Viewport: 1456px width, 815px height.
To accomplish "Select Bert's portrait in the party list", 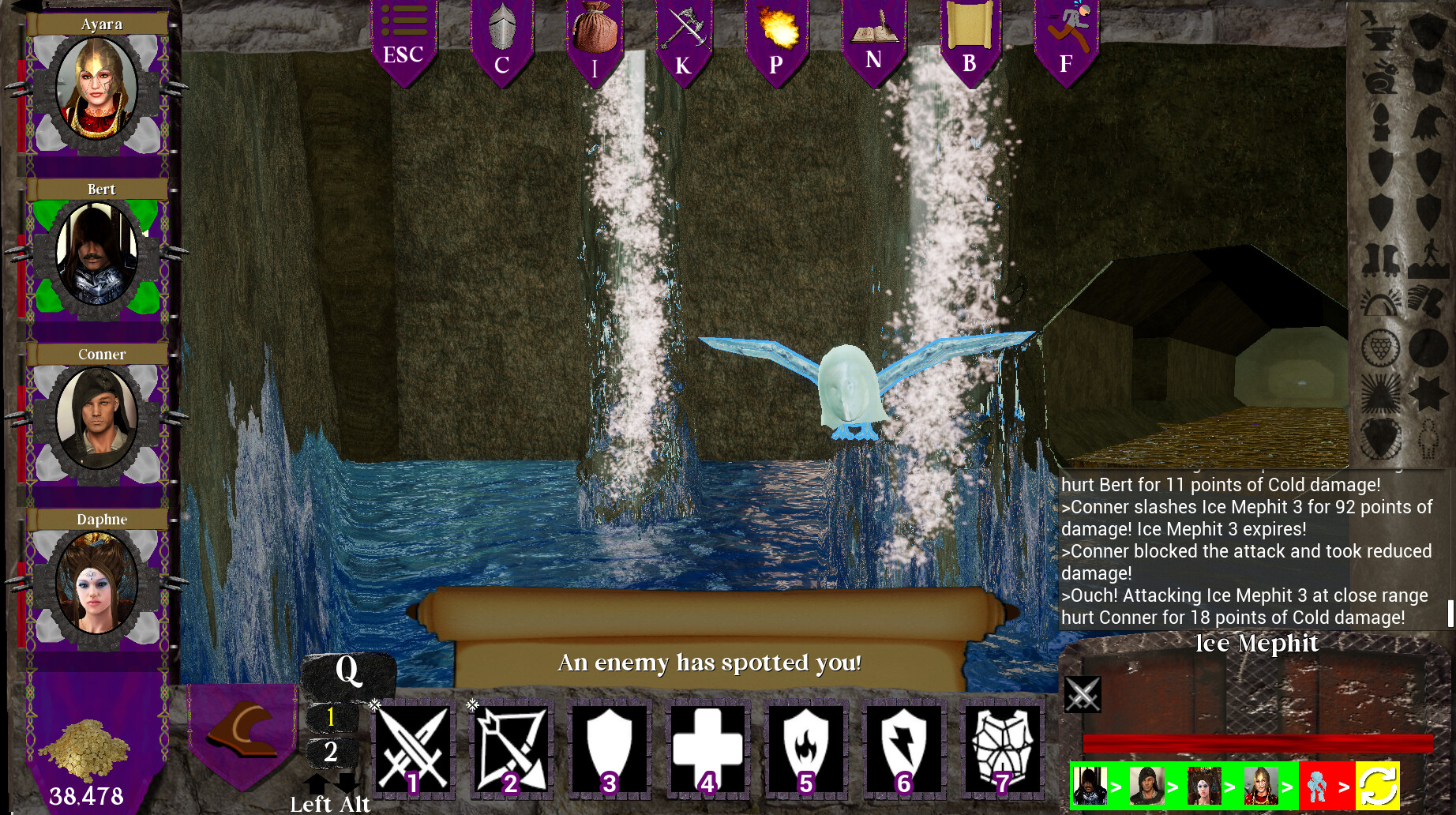I will [96, 255].
